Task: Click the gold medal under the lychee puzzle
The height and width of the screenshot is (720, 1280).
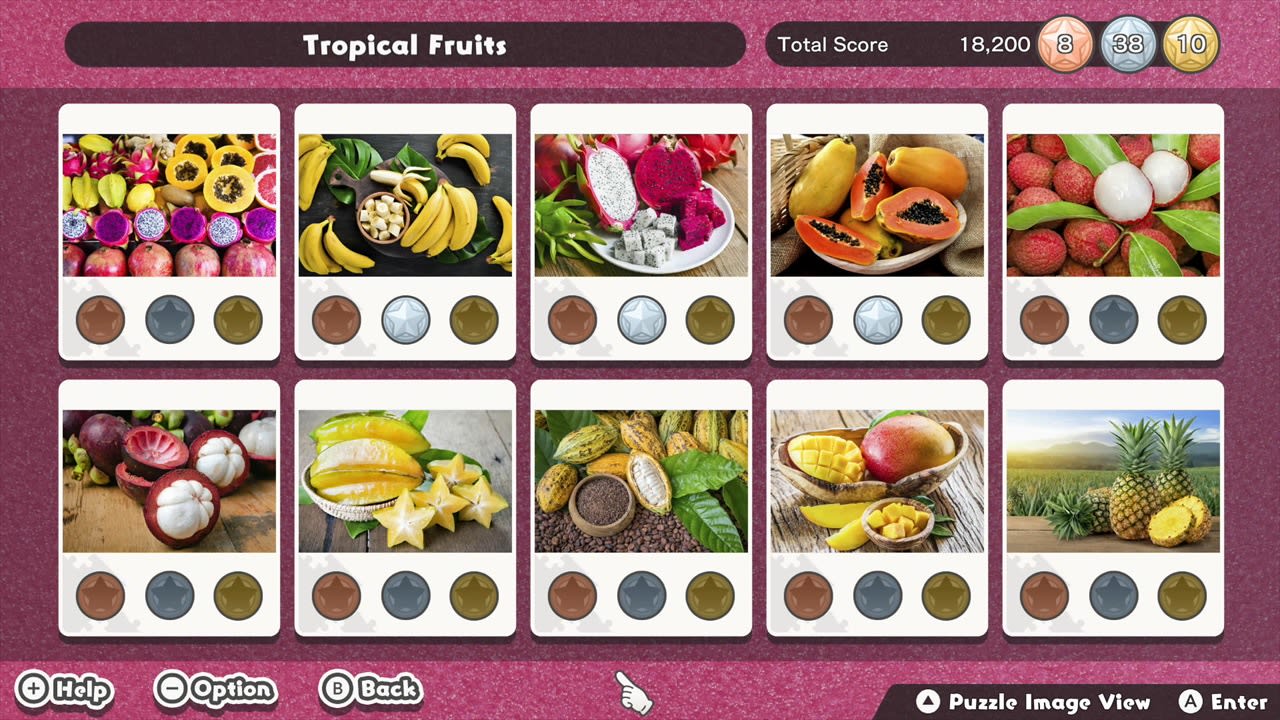Action: click(1180, 321)
